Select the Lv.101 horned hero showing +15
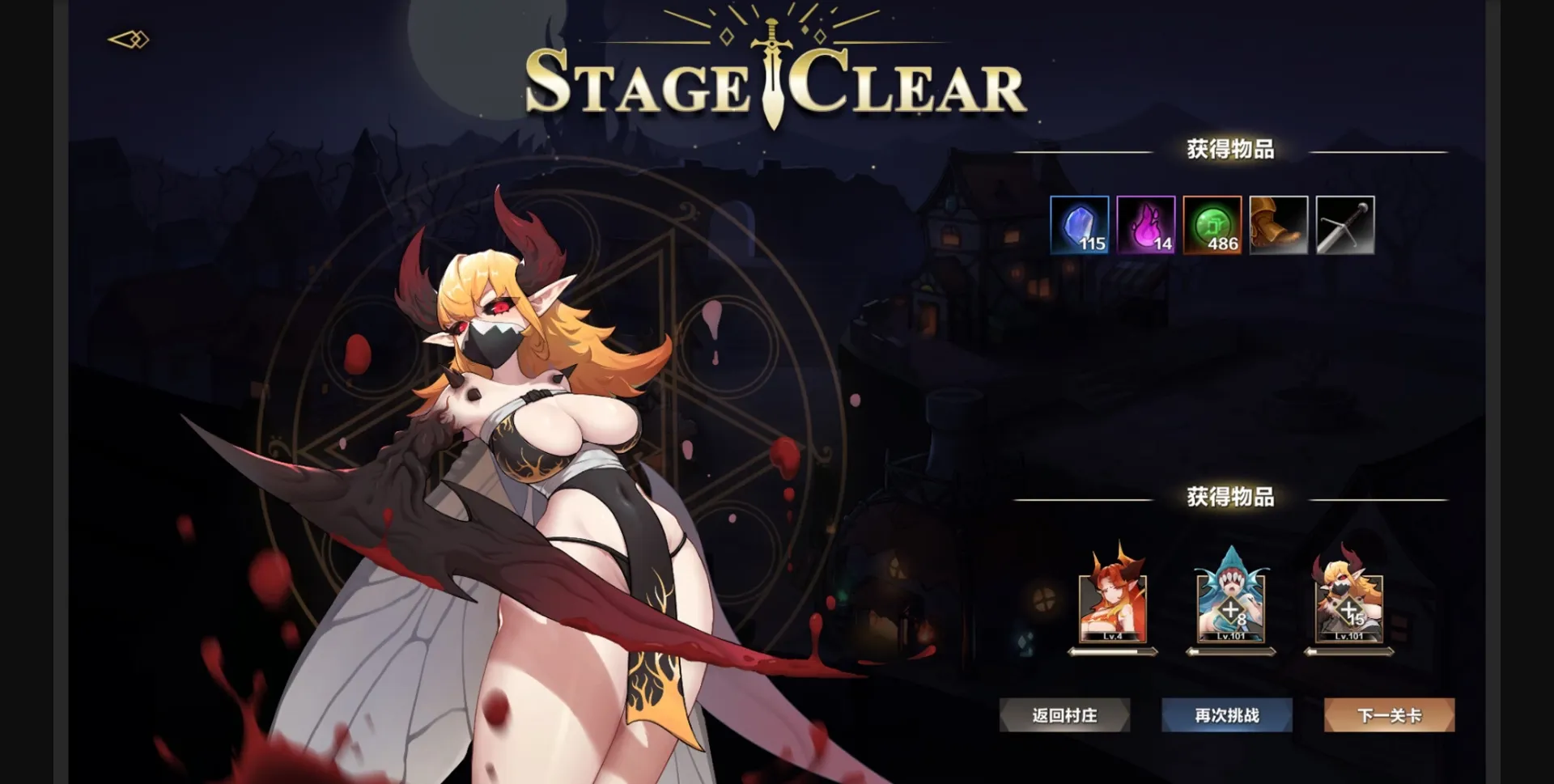The image size is (1554, 784). point(1348,603)
